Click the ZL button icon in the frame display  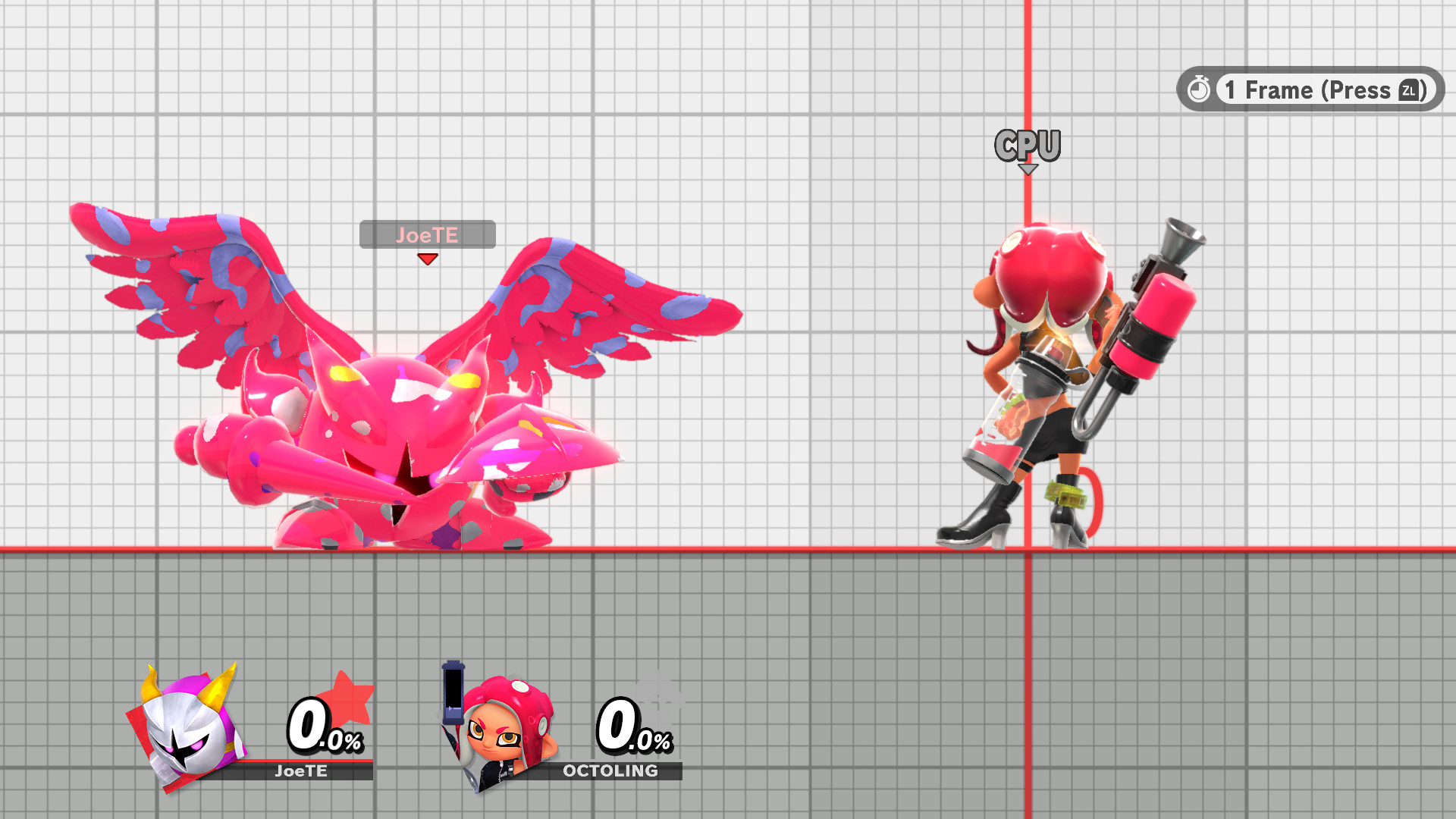point(1409,90)
